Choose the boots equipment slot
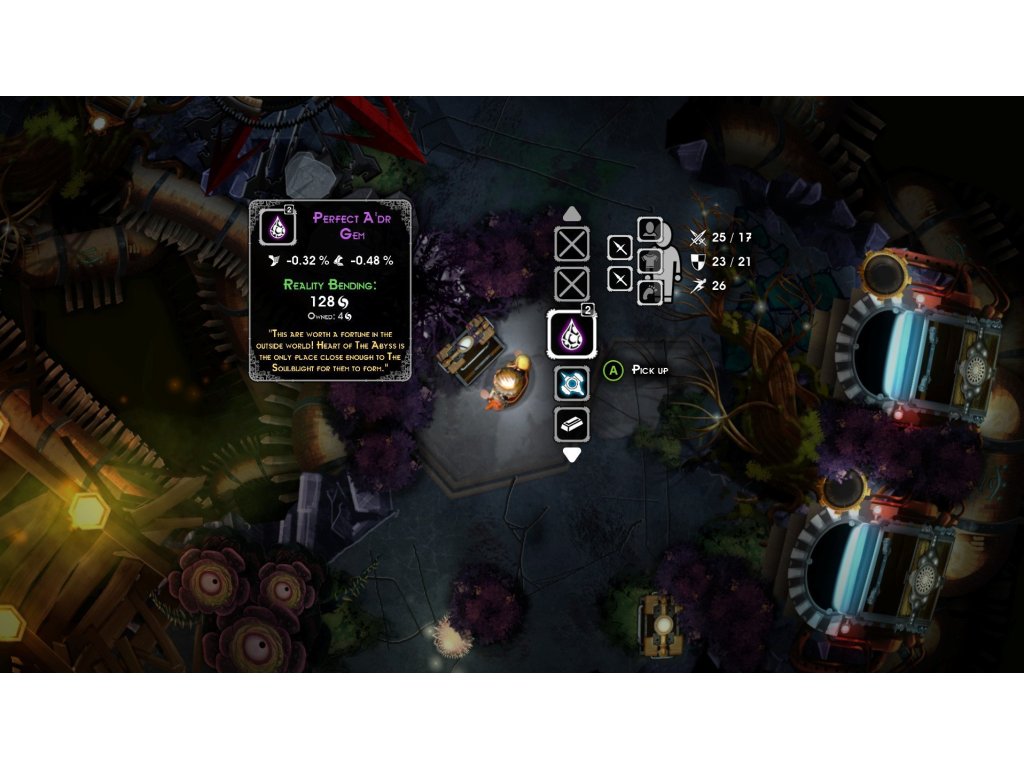This screenshot has width=1024, height=768. [650, 292]
